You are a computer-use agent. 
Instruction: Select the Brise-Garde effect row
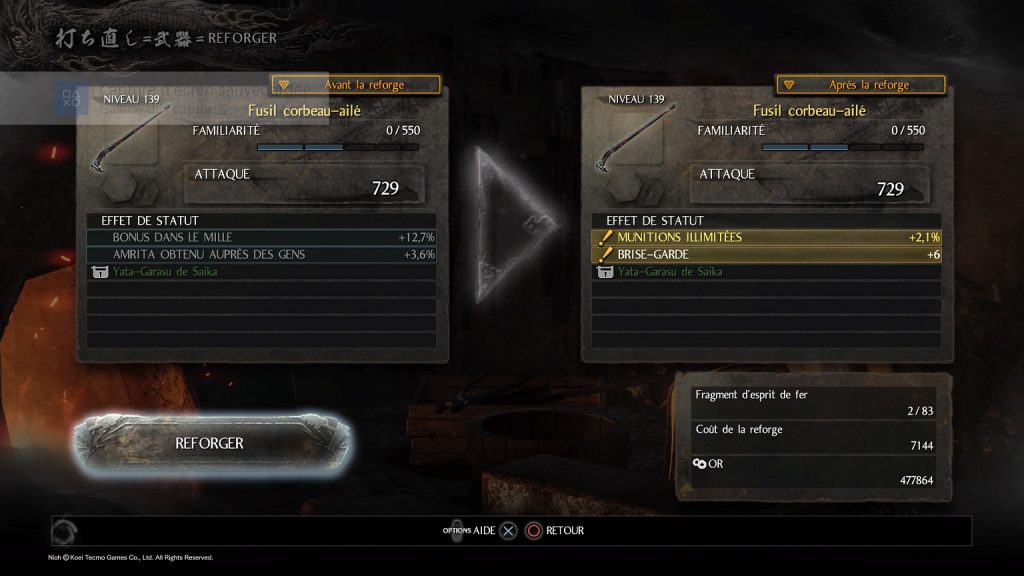(x=767, y=254)
